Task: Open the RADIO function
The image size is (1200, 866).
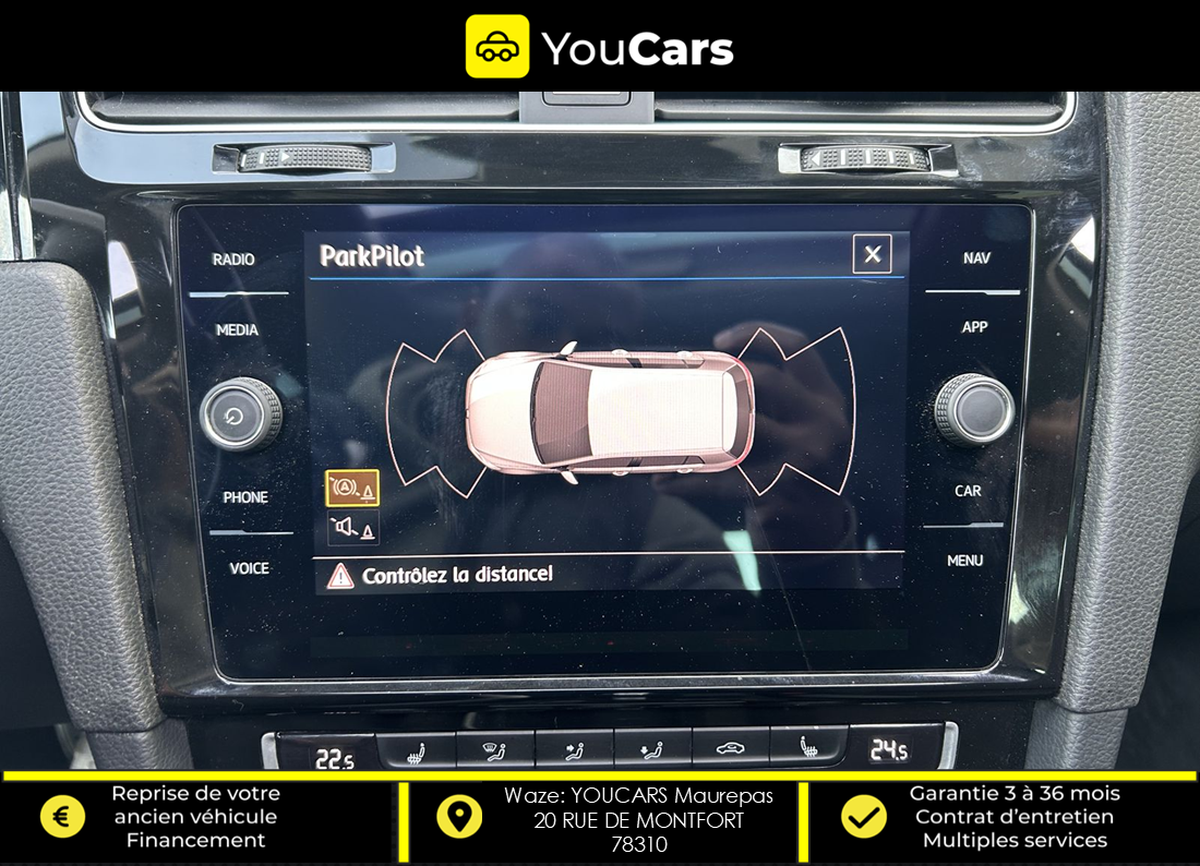Action: [234, 260]
